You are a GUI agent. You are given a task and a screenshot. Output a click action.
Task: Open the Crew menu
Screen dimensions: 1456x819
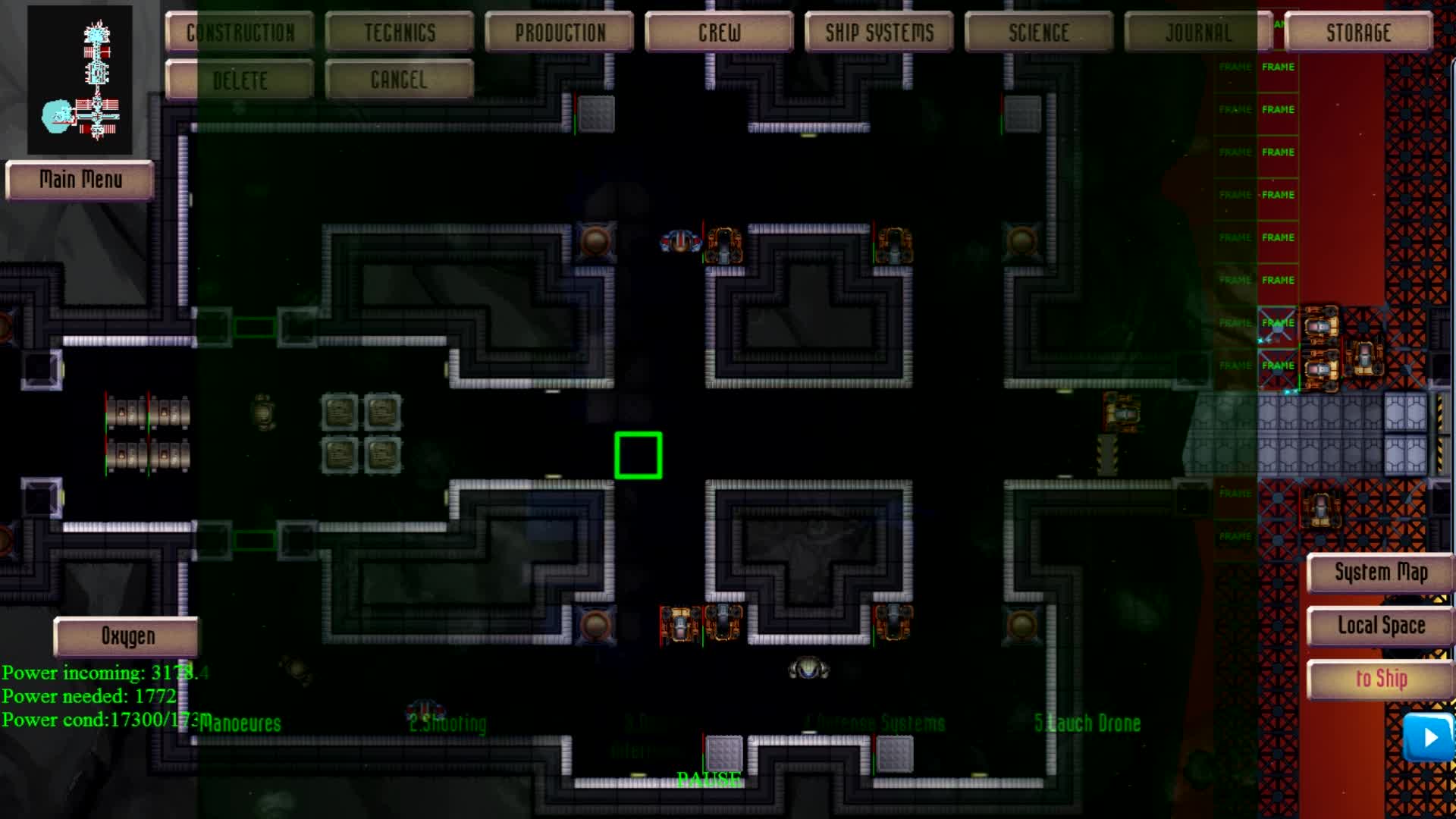click(717, 32)
